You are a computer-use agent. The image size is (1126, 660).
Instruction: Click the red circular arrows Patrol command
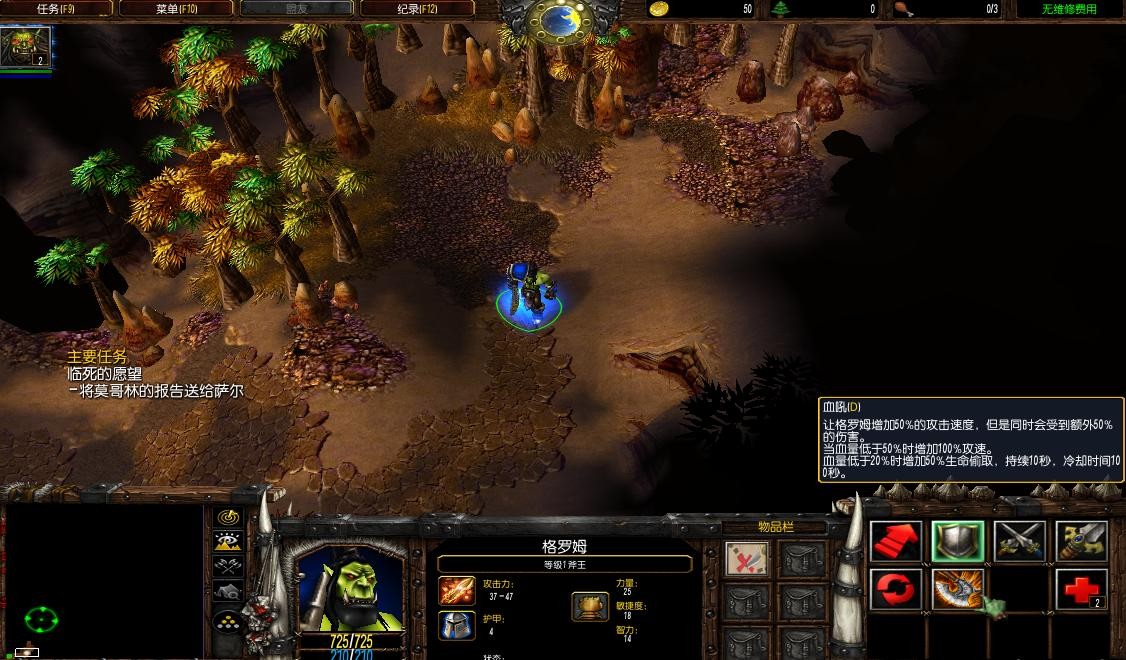(x=896, y=590)
